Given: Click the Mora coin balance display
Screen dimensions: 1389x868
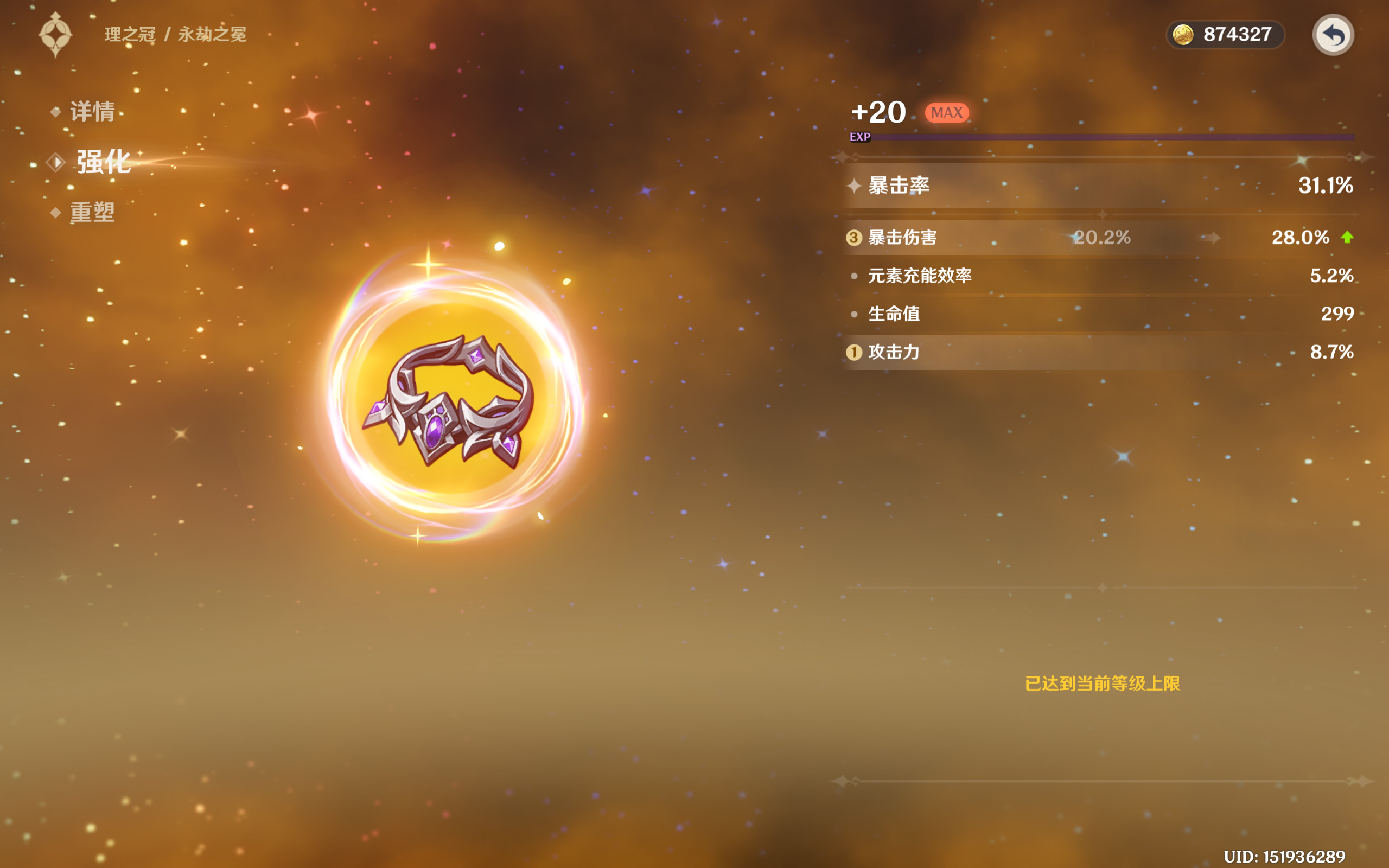Looking at the screenshot, I should 1225,35.
